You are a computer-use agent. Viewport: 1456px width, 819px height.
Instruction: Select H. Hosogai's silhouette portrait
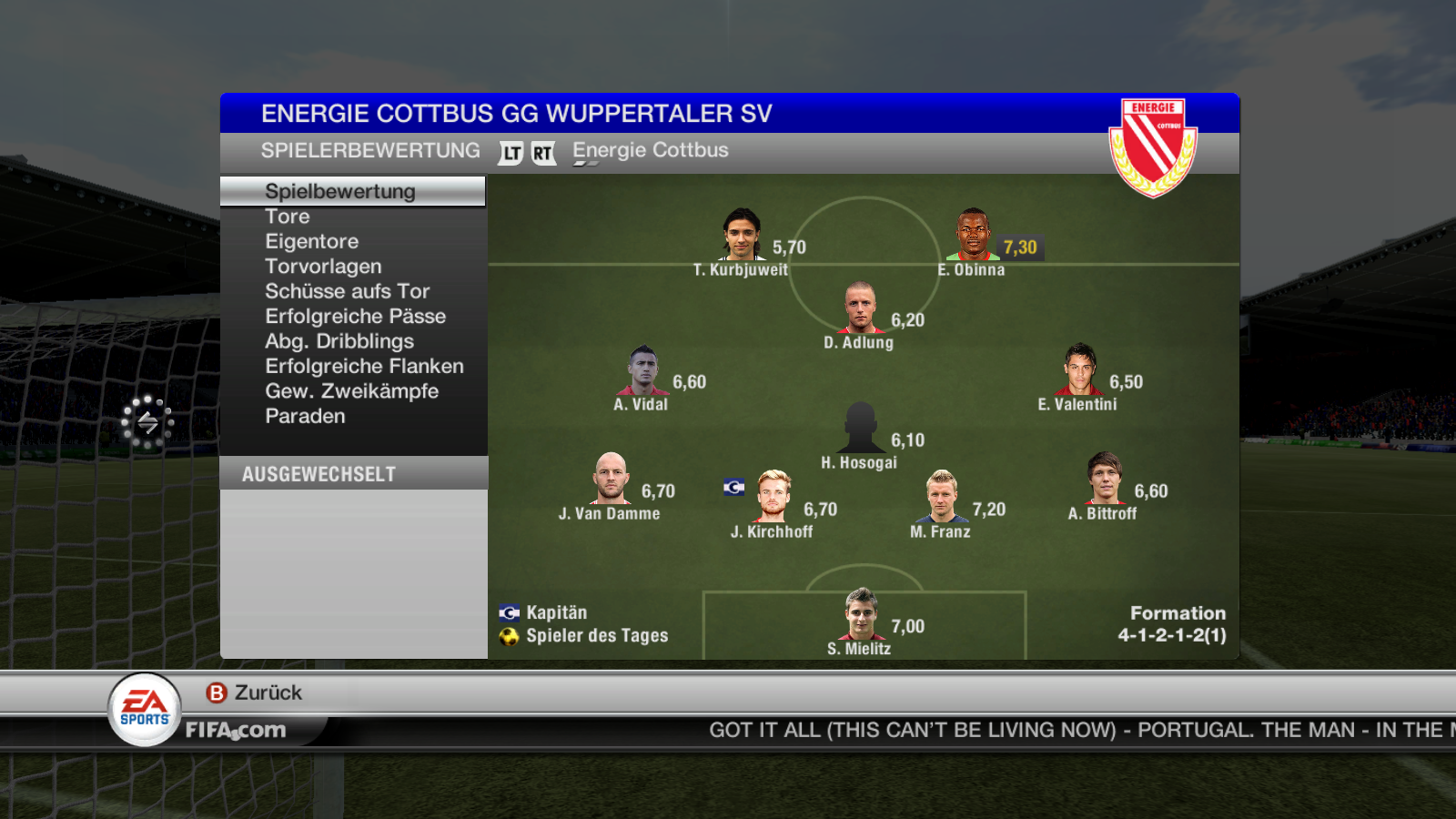click(x=860, y=428)
